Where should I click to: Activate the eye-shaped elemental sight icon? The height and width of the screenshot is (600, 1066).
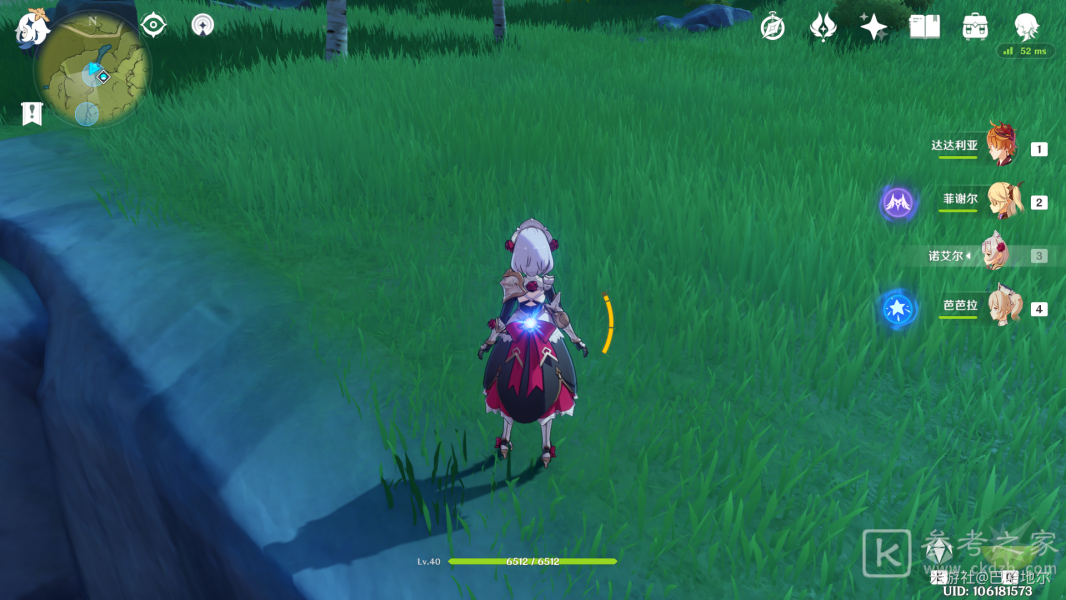point(153,25)
